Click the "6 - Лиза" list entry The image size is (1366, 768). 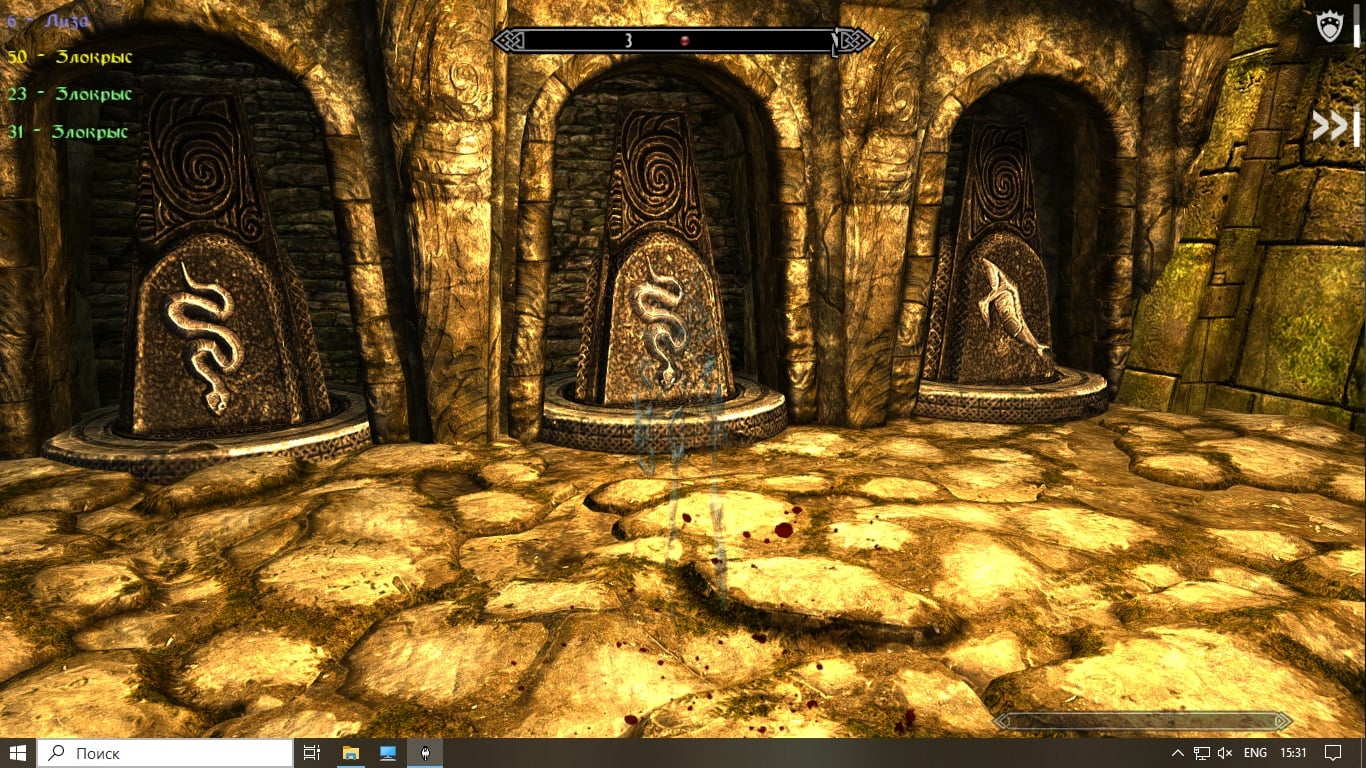click(x=50, y=19)
